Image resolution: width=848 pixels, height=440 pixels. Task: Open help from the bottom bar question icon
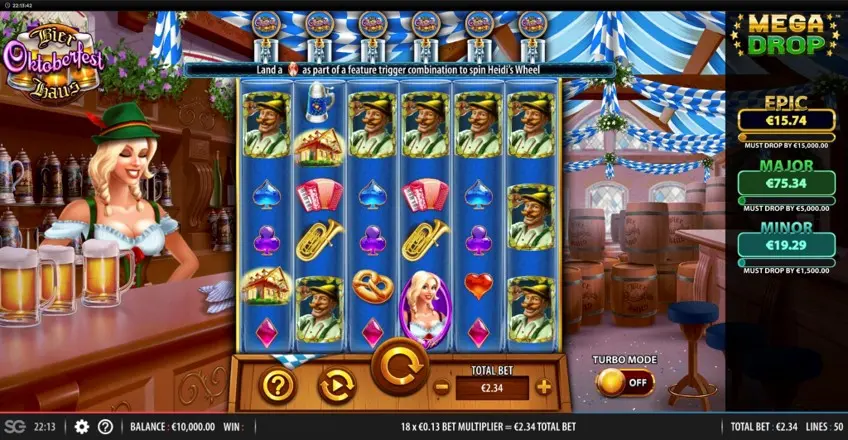[x=105, y=426]
